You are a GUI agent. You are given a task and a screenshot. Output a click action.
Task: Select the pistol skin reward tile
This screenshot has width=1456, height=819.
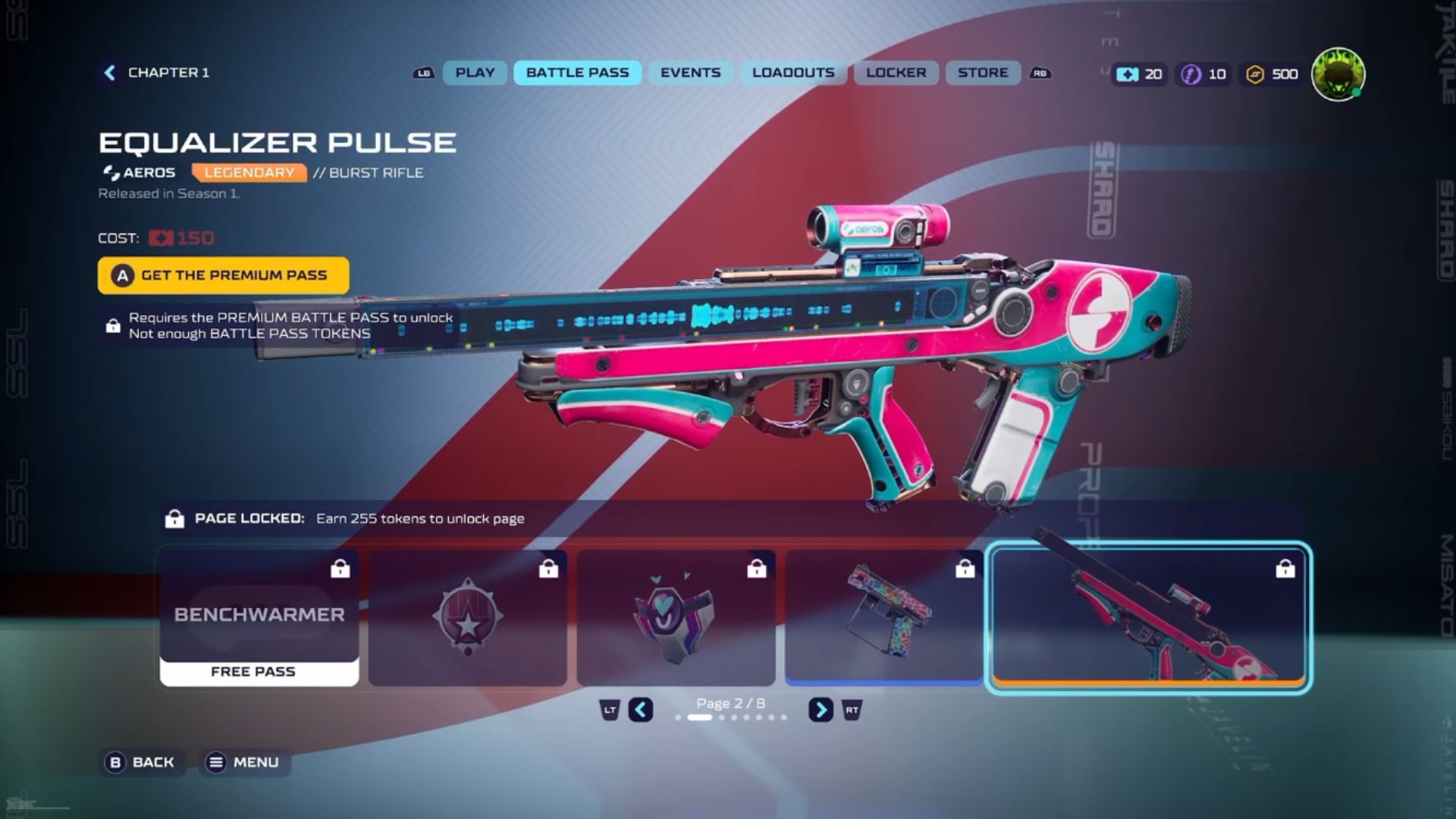(x=883, y=620)
